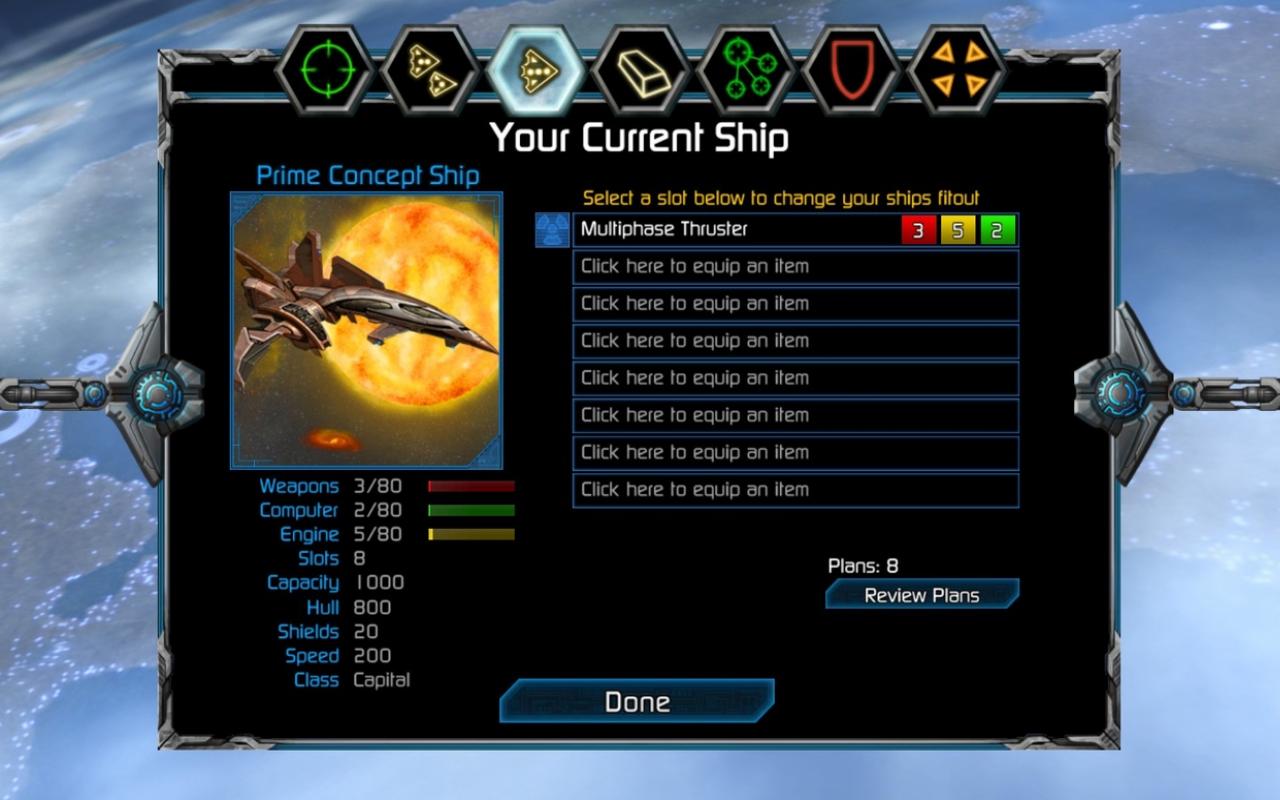Image resolution: width=1280 pixels, height=800 pixels.
Task: Expand the right circular hull emblem
Action: [1119, 392]
